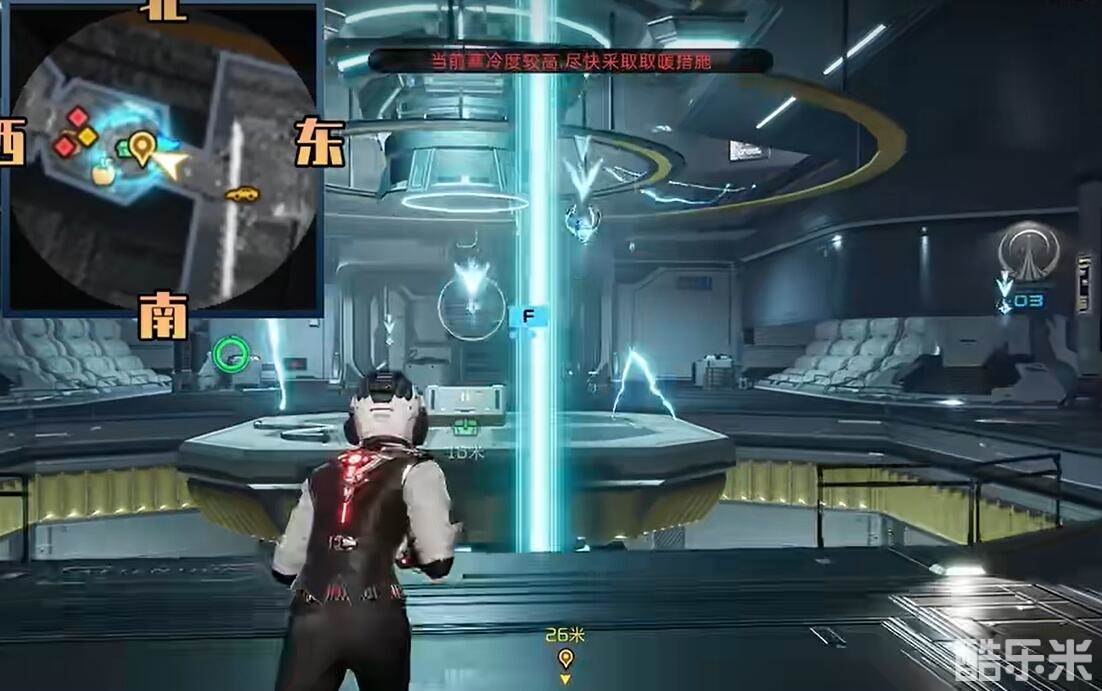
Task: Select the yellow location pin on minimap
Action: 143,147
